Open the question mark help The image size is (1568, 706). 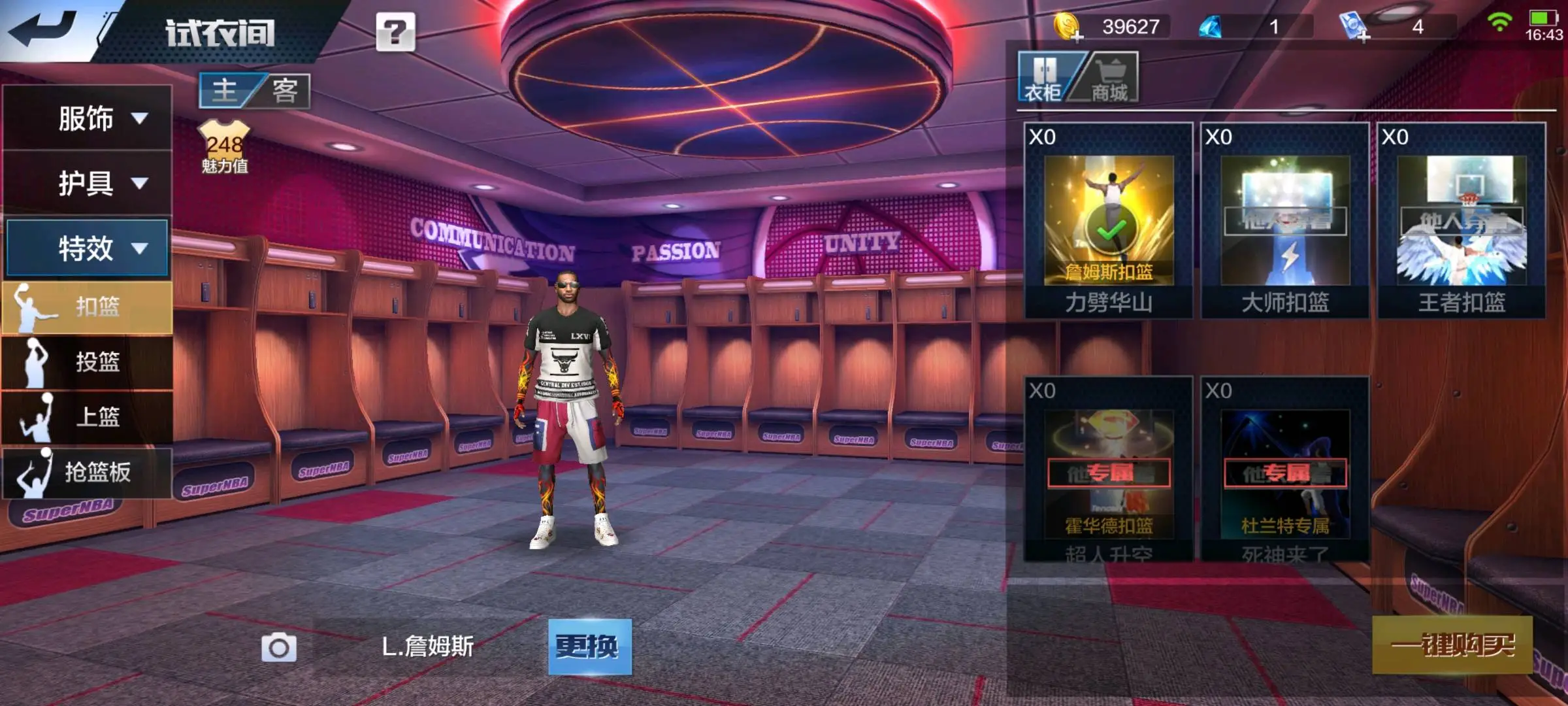[395, 31]
